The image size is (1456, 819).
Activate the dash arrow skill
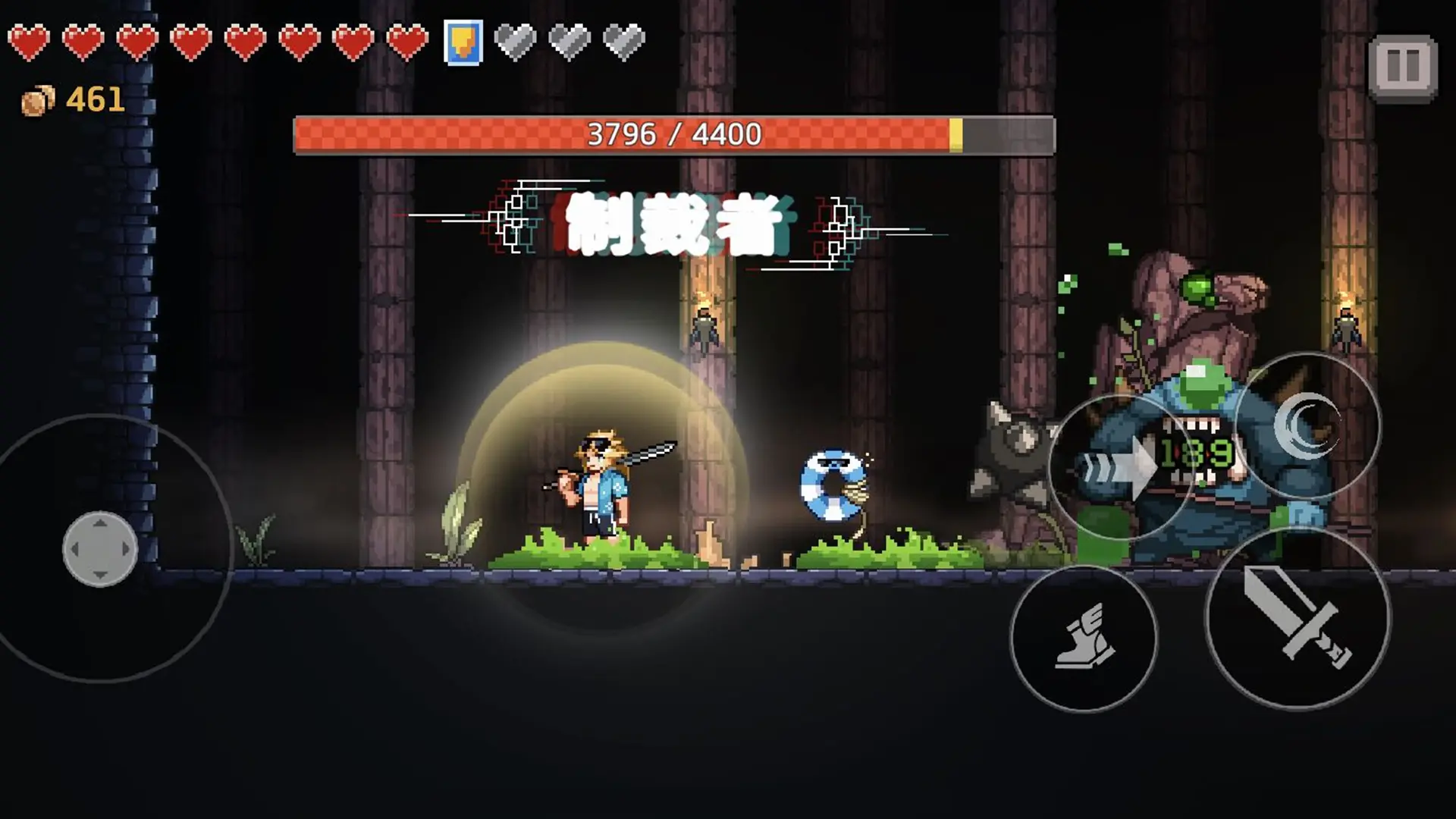click(x=1121, y=469)
